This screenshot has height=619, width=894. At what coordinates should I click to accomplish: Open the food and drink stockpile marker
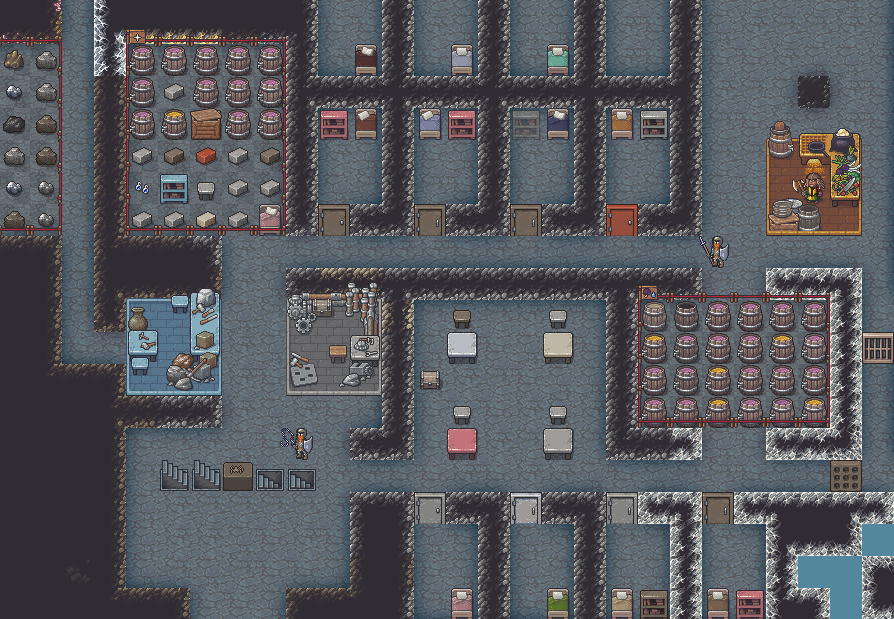tap(648, 294)
